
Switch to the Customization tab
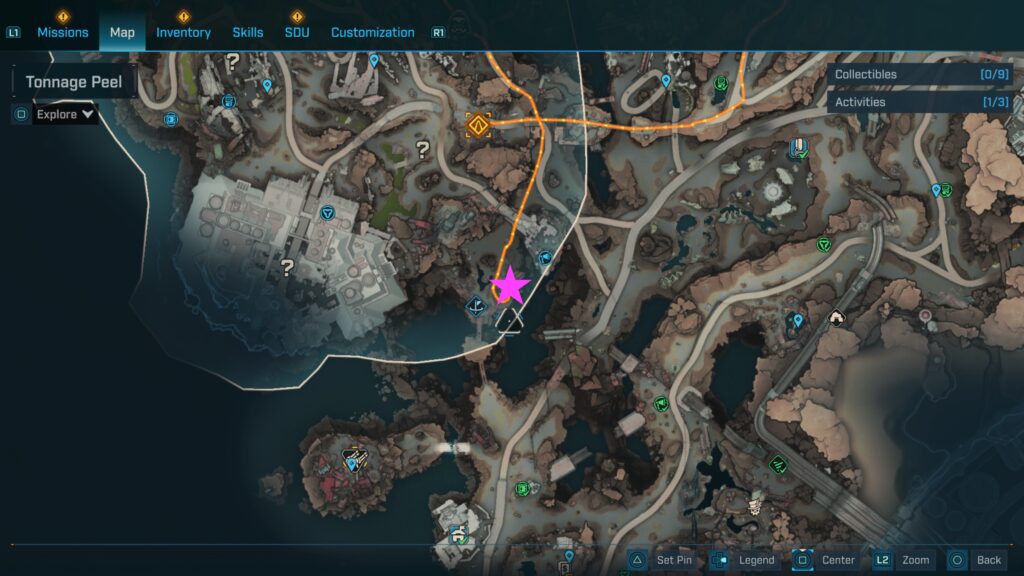point(372,32)
